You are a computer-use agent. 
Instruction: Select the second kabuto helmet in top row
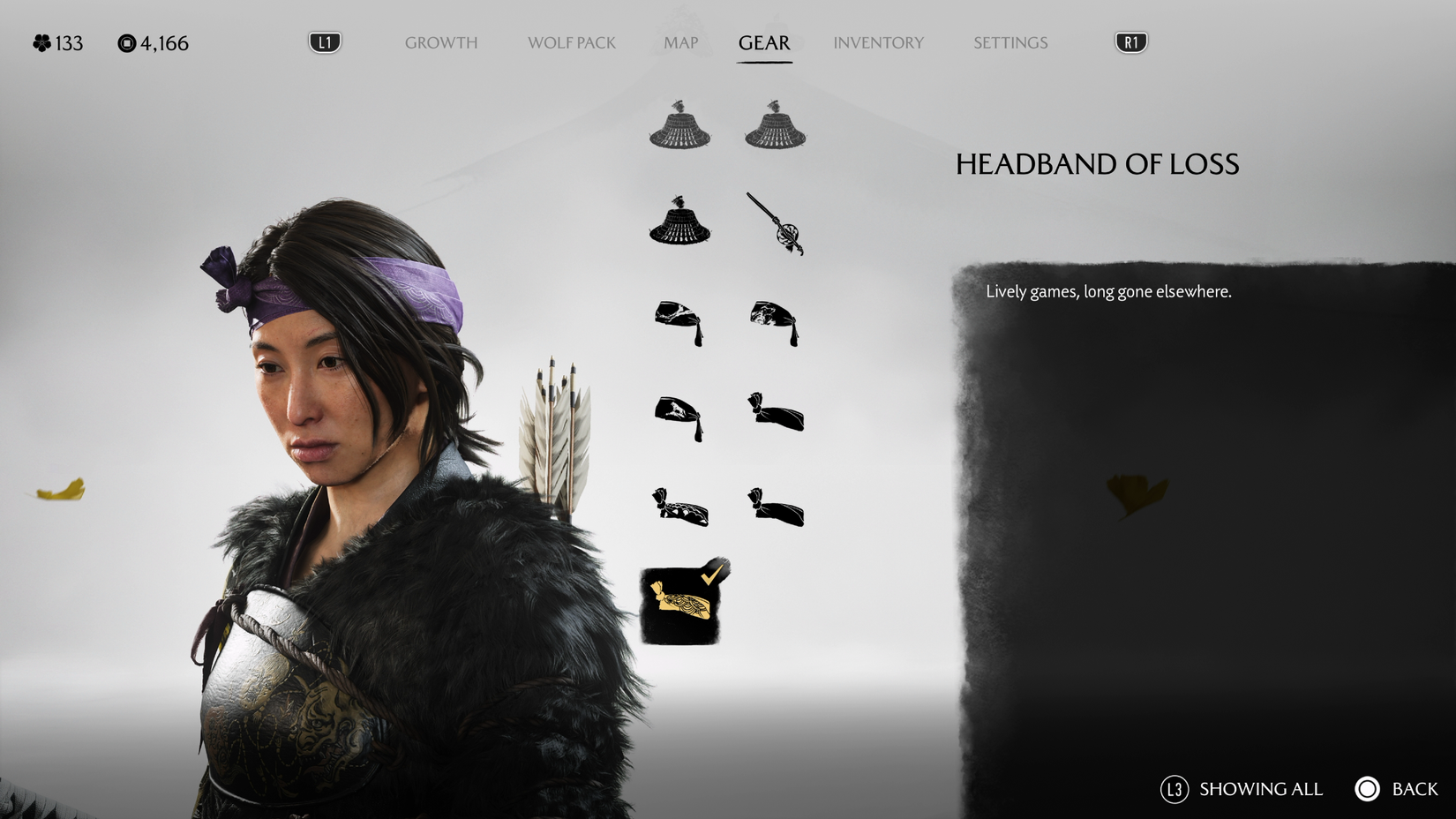pos(775,128)
